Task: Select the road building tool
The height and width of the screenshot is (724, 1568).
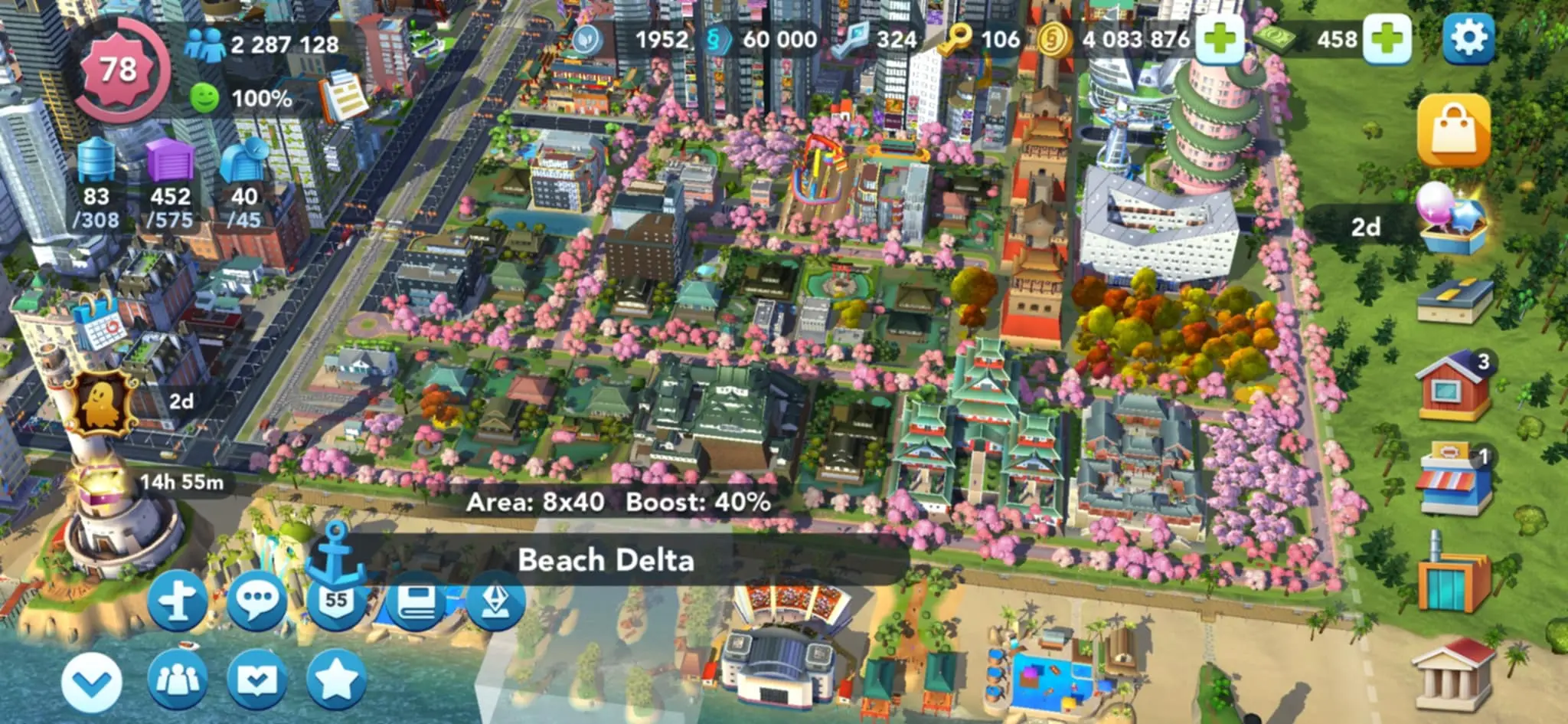Action: pos(1454,300)
